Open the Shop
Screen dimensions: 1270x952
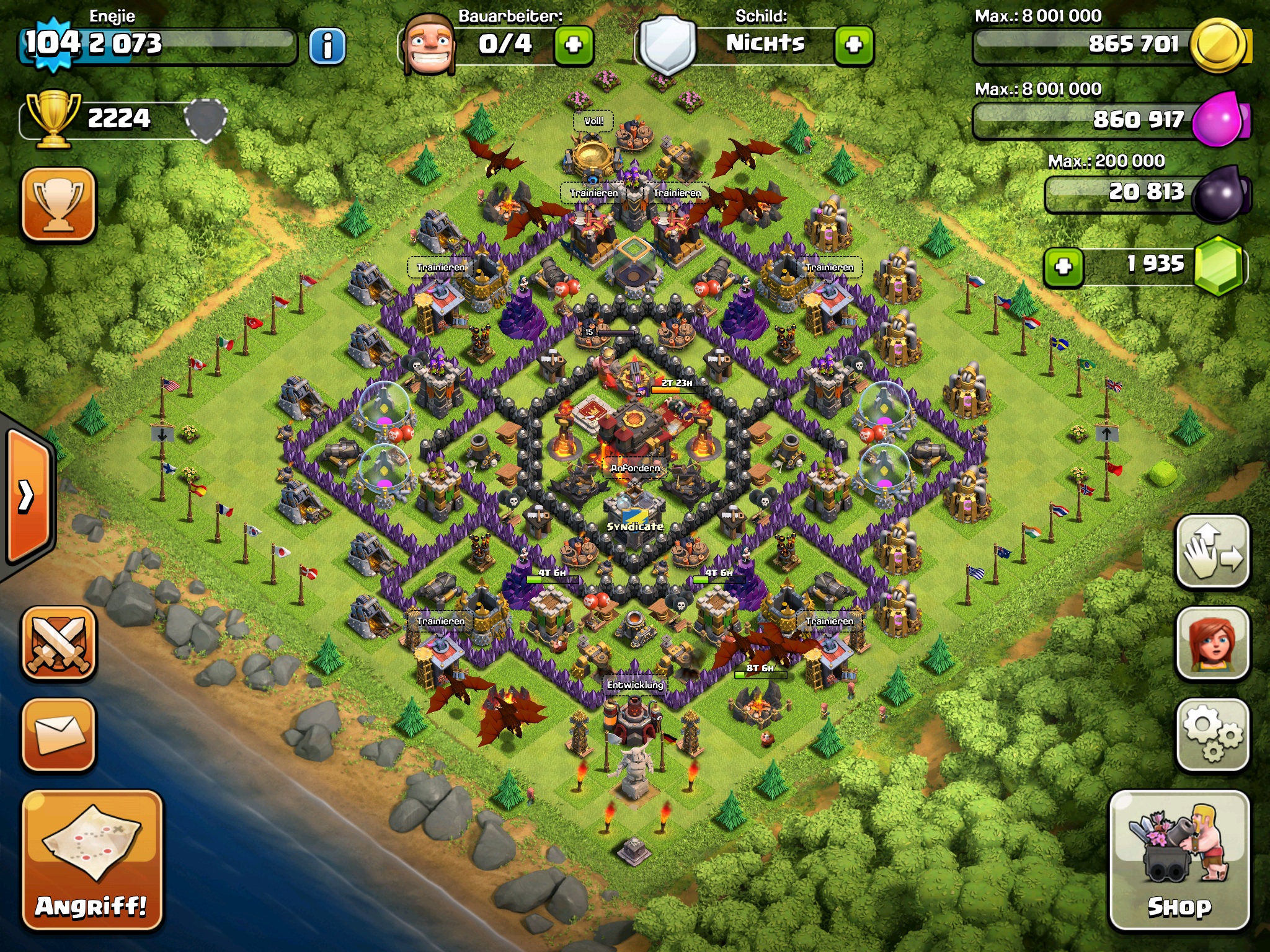click(x=1179, y=860)
